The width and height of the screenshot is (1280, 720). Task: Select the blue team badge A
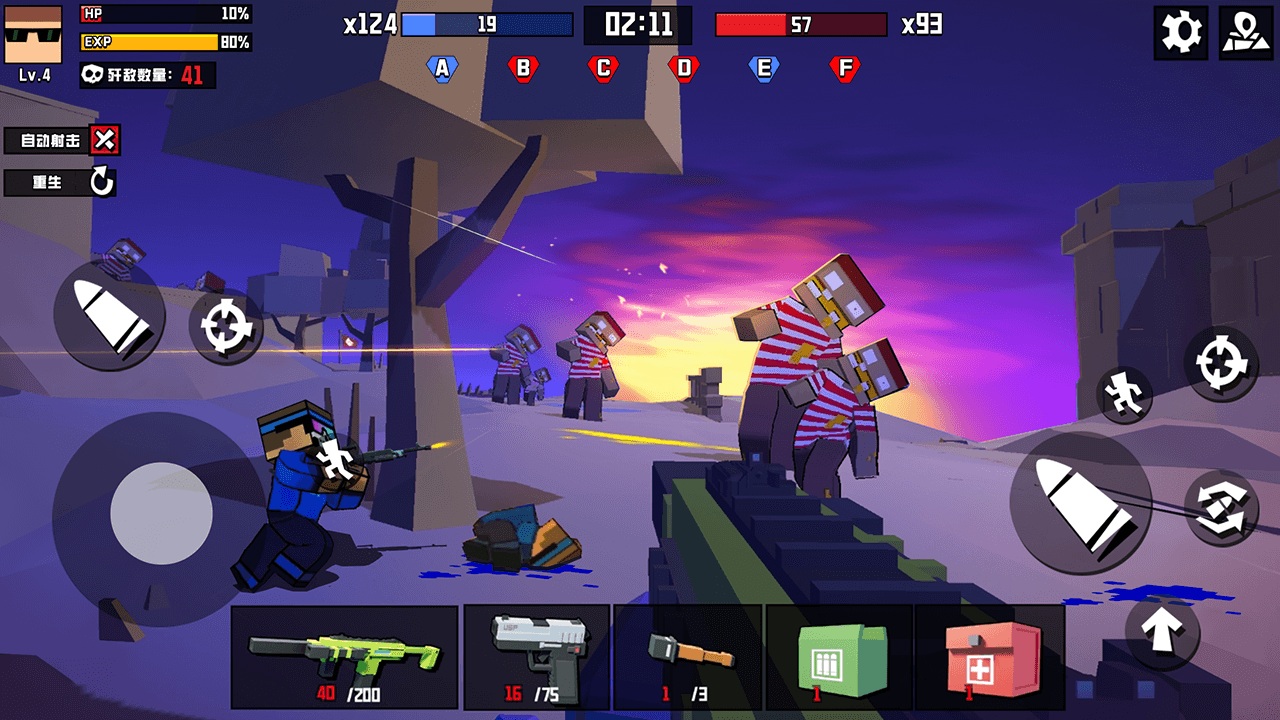pyautogui.click(x=441, y=67)
